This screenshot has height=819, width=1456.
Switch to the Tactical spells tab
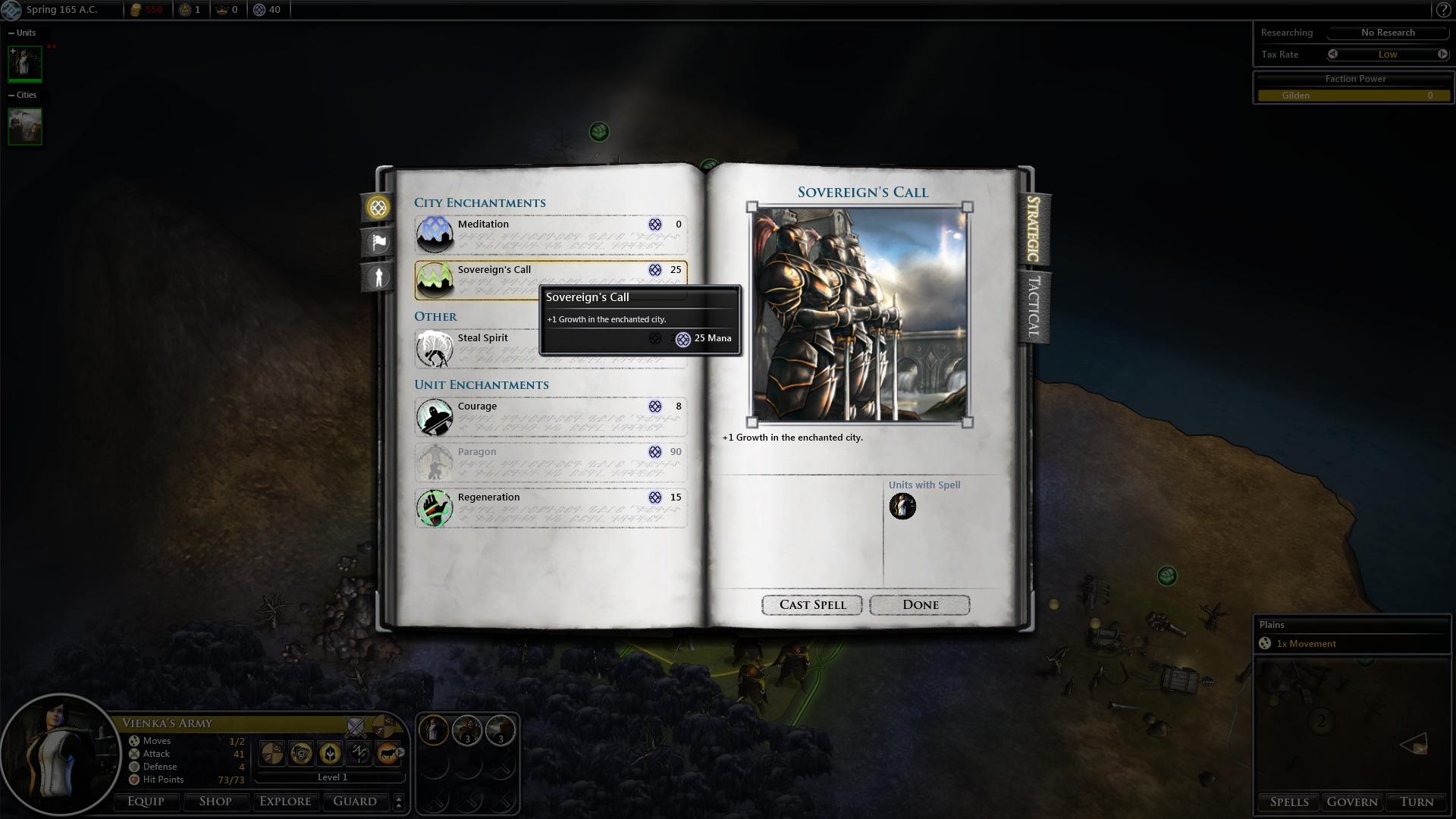tap(1033, 307)
